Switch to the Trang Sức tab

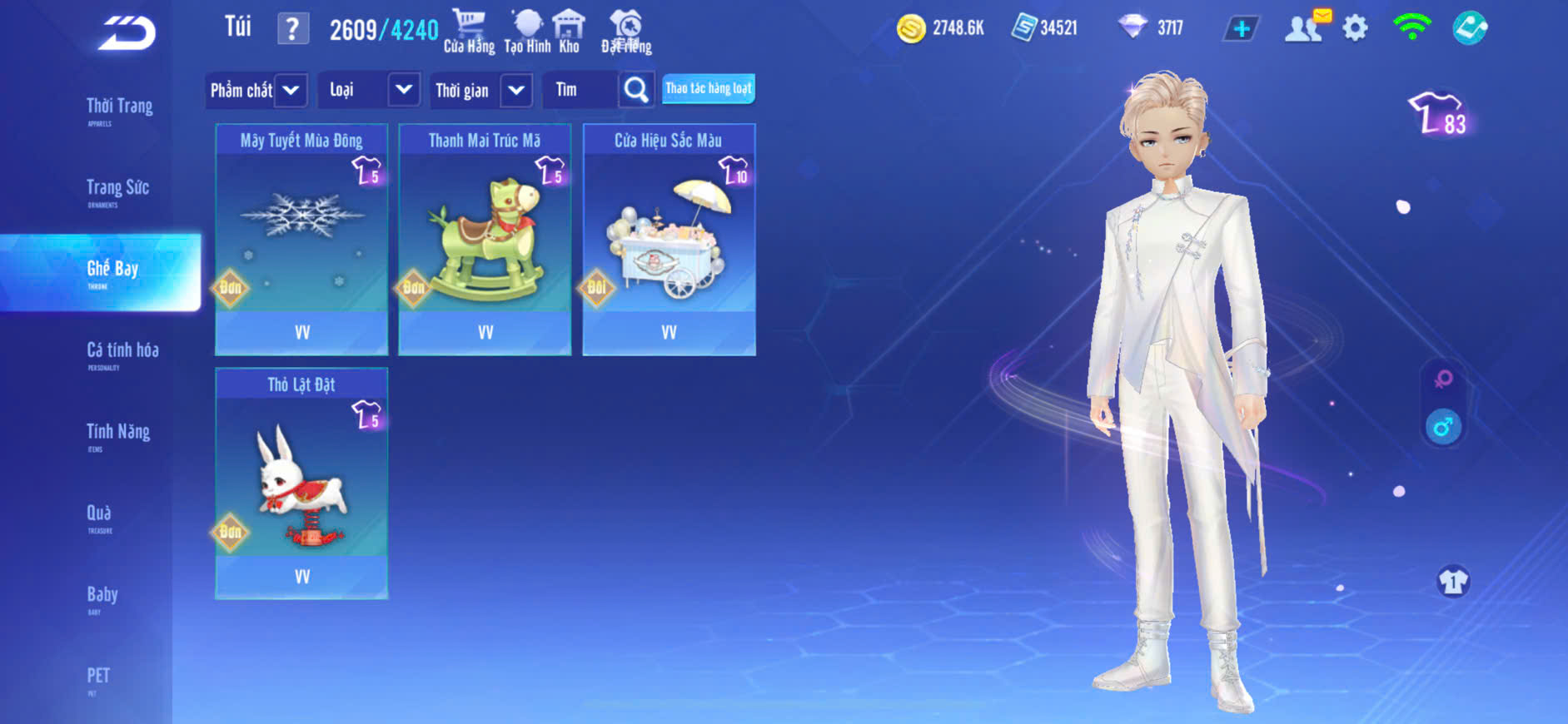[x=117, y=189]
